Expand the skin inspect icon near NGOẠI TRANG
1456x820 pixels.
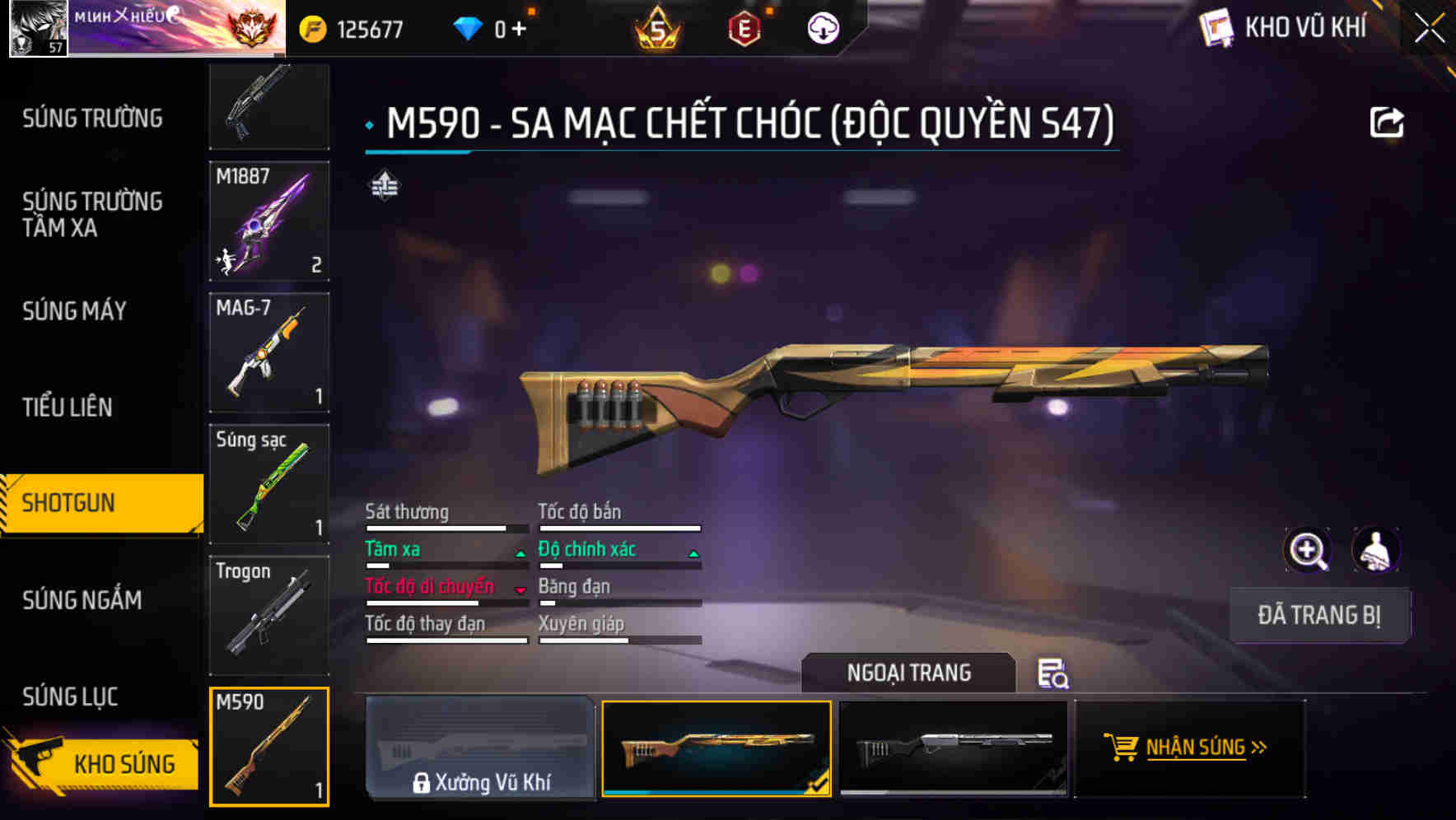click(1055, 675)
